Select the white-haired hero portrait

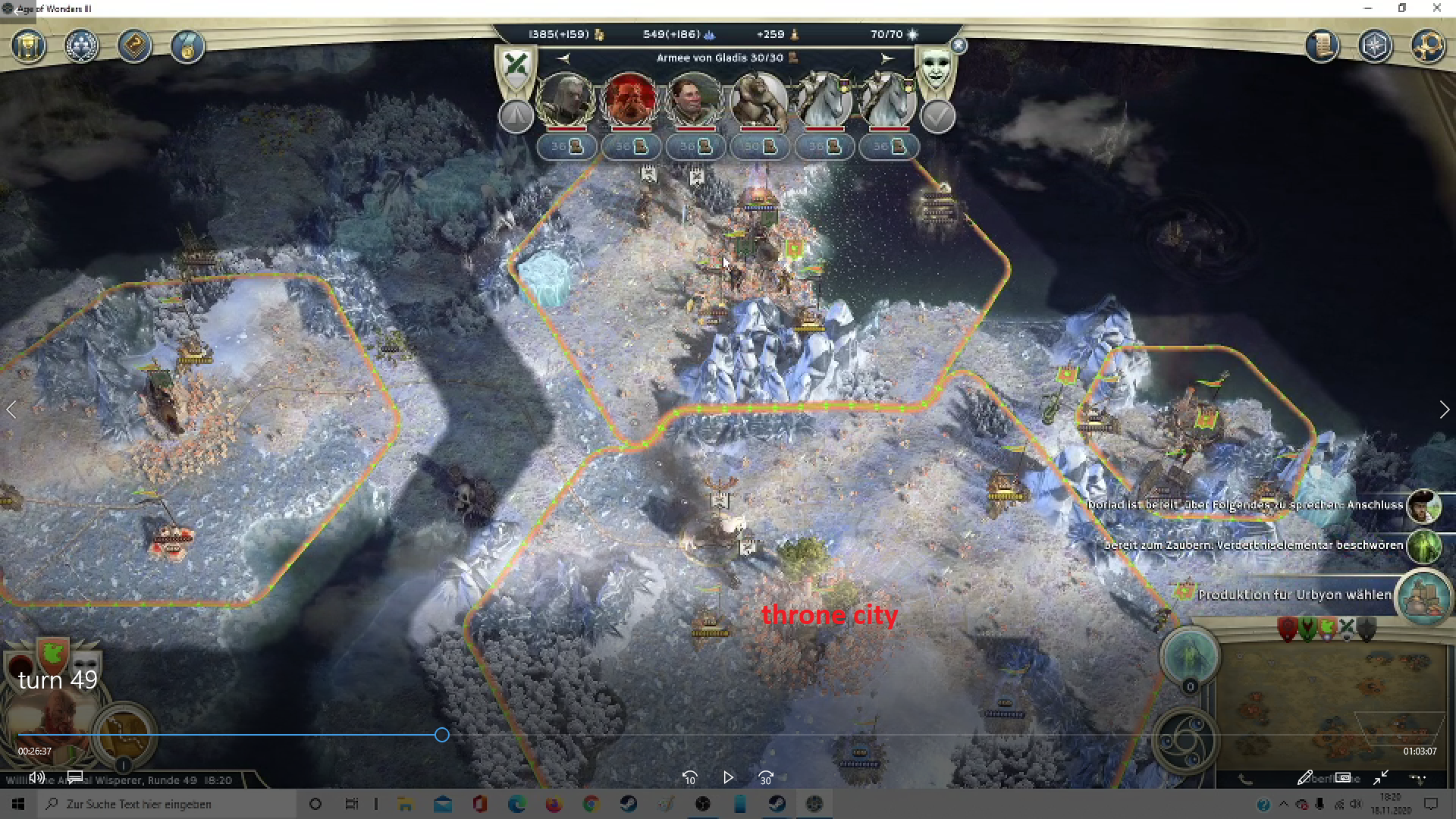[565, 100]
